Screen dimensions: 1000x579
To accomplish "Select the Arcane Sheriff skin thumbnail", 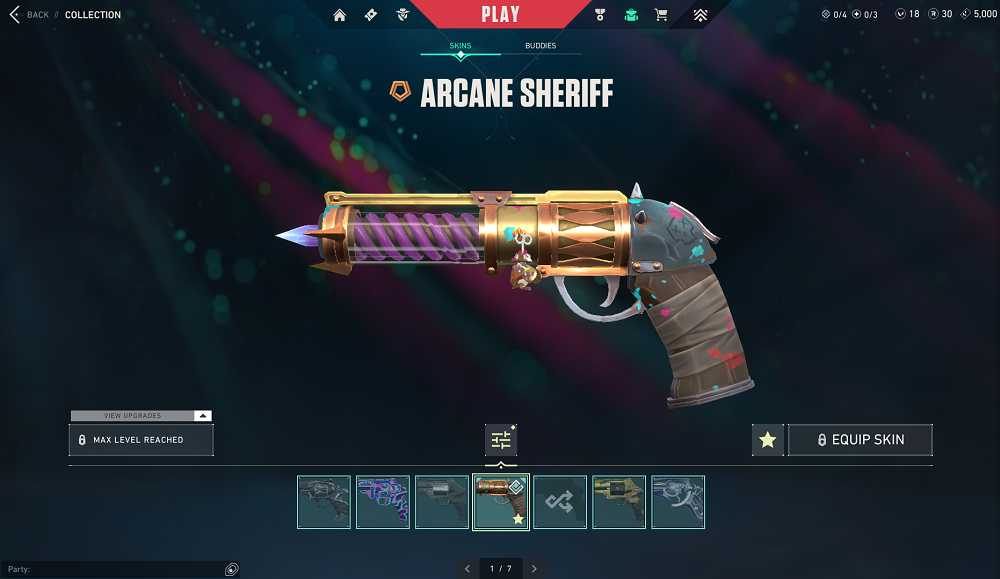I will pyautogui.click(x=501, y=502).
